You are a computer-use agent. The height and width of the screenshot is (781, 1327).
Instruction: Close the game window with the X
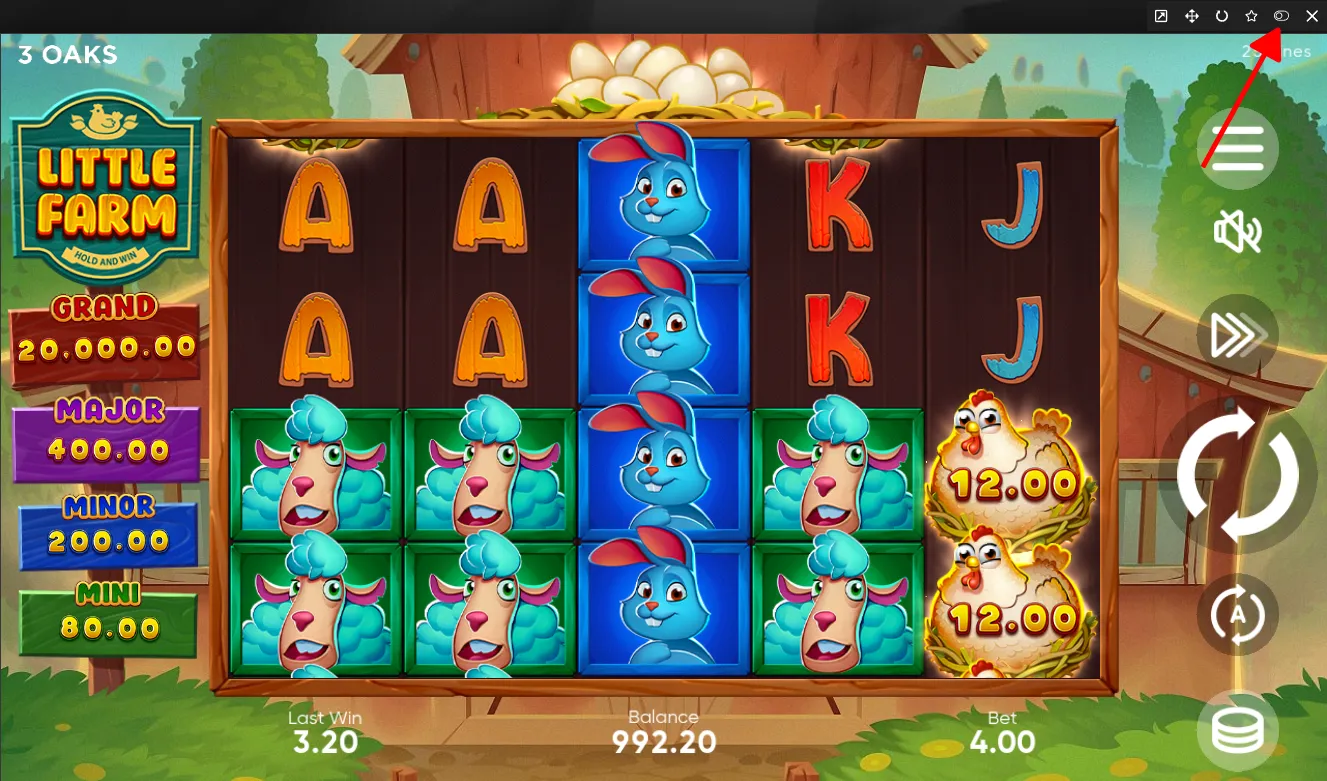pos(1312,16)
